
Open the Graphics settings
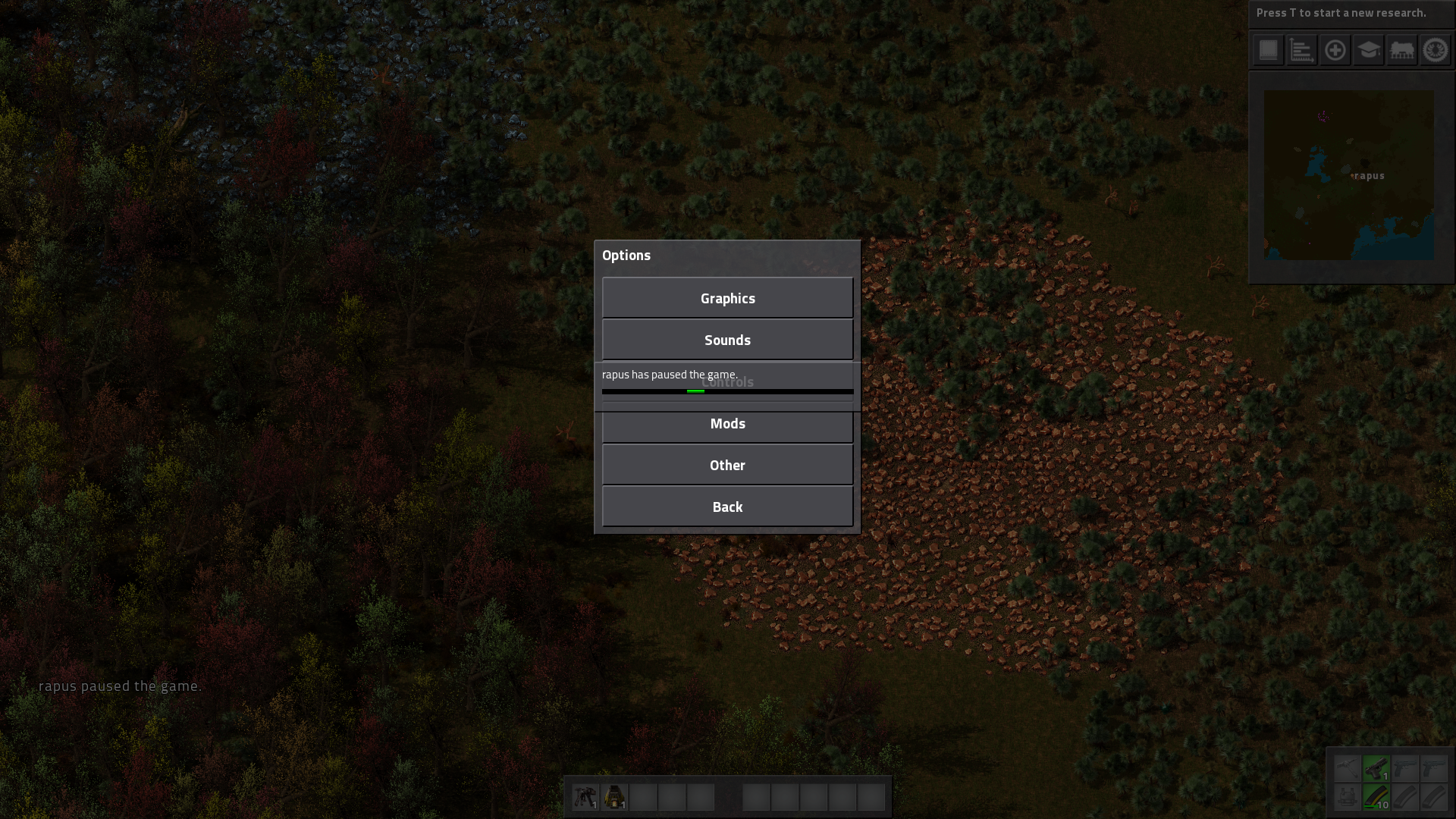click(x=727, y=298)
